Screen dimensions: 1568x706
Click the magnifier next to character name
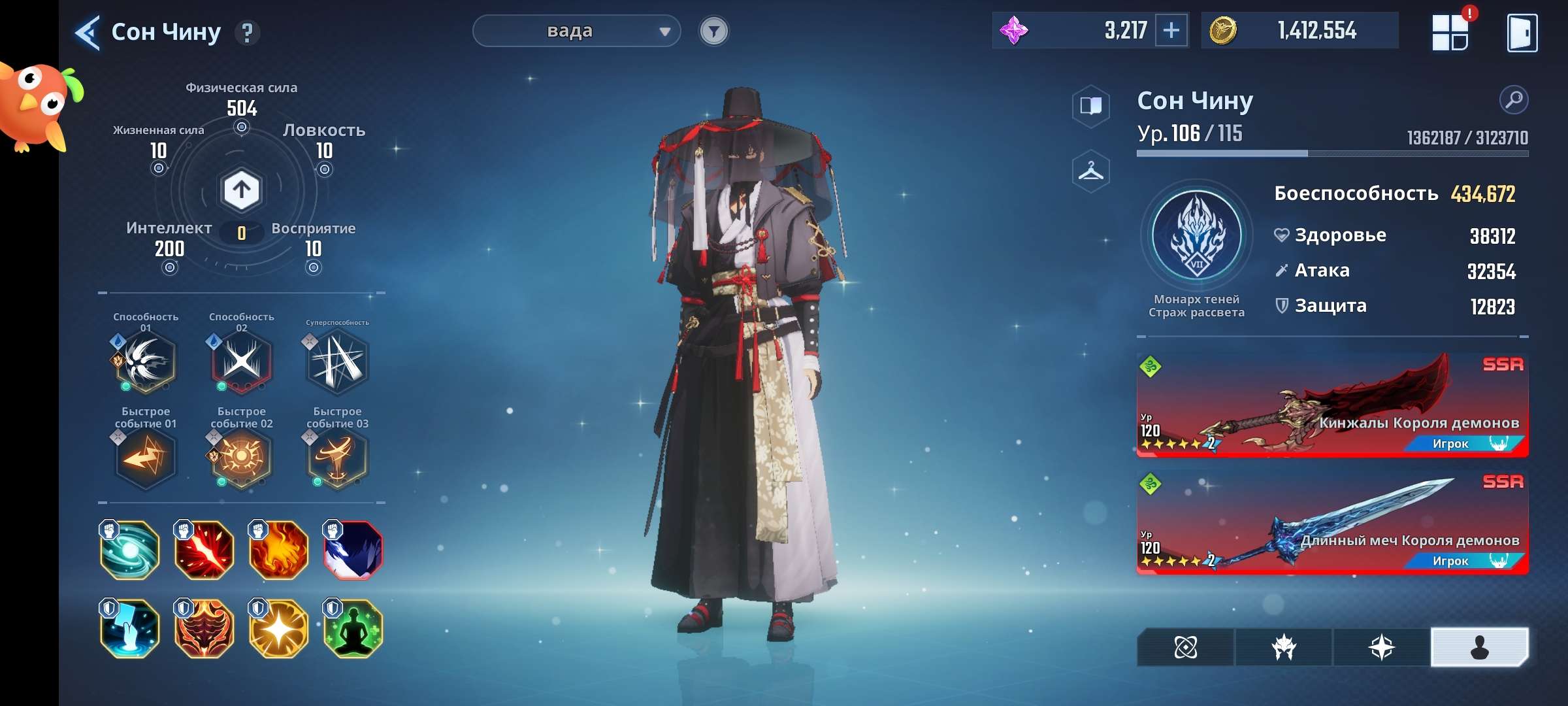[x=1513, y=100]
